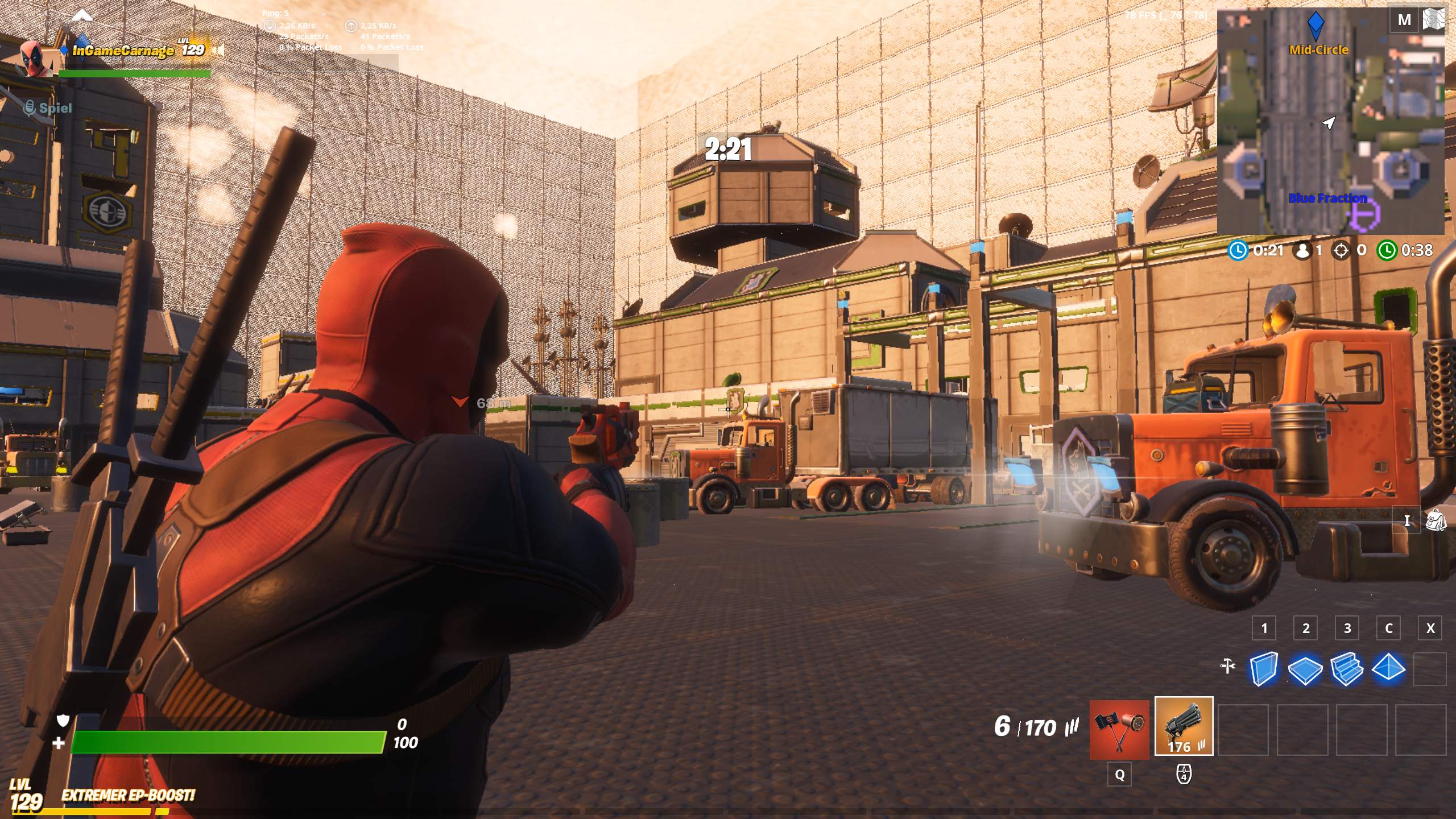Choose the pyramid roof building piece
This screenshot has width=1456, height=819.
(x=1388, y=668)
